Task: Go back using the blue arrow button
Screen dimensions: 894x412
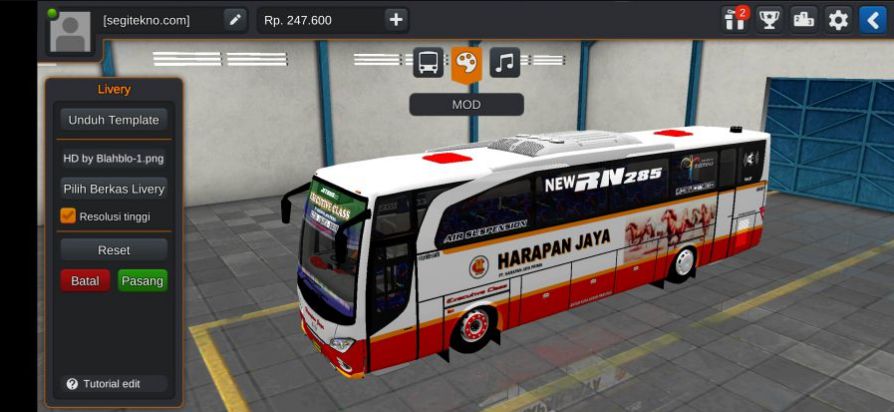Action: pyautogui.click(x=873, y=19)
